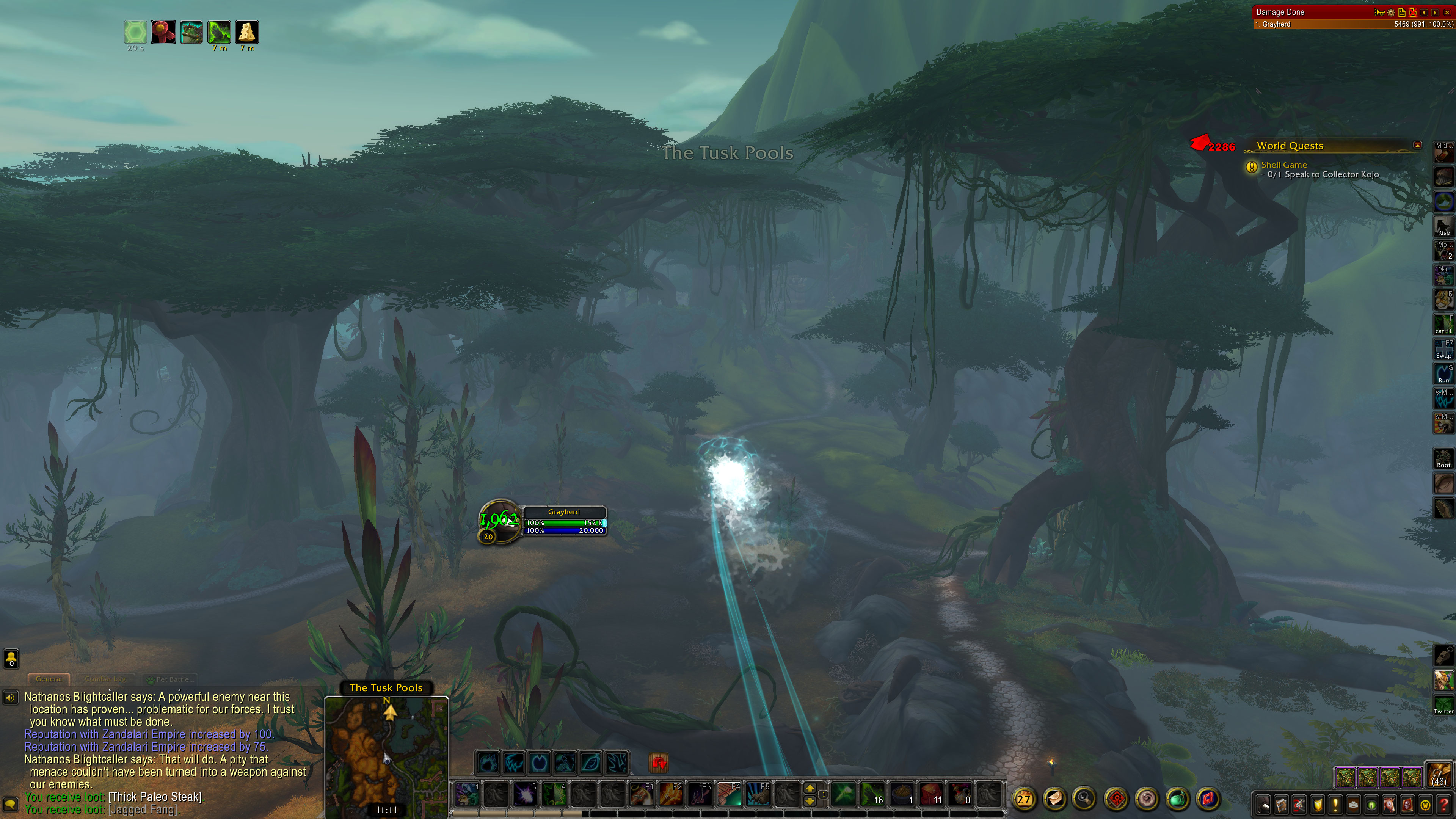This screenshot has height=819, width=1456.
Task: Open the yellow exclamation quest log button
Action: pyautogui.click(x=1335, y=804)
